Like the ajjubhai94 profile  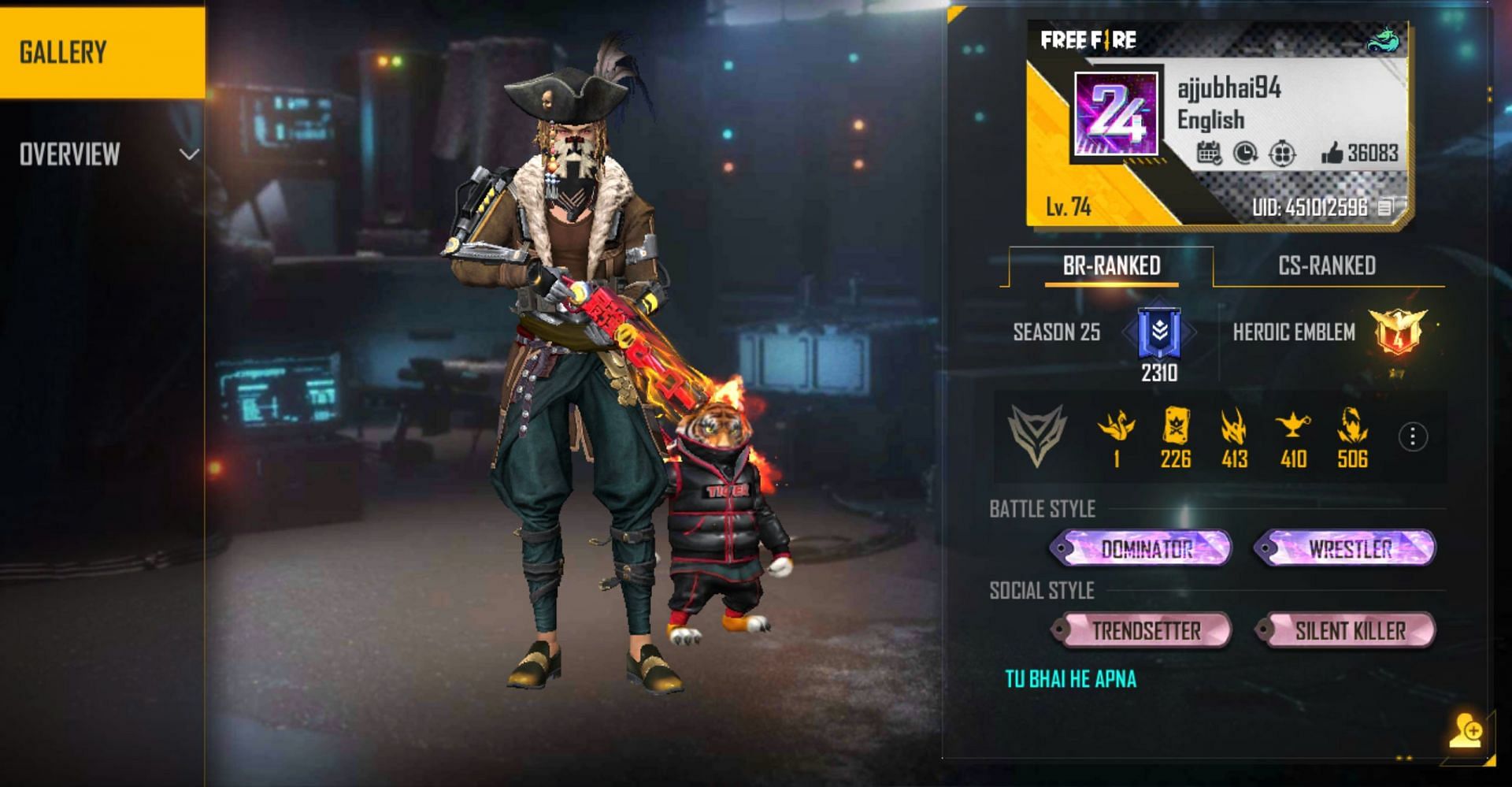1332,153
